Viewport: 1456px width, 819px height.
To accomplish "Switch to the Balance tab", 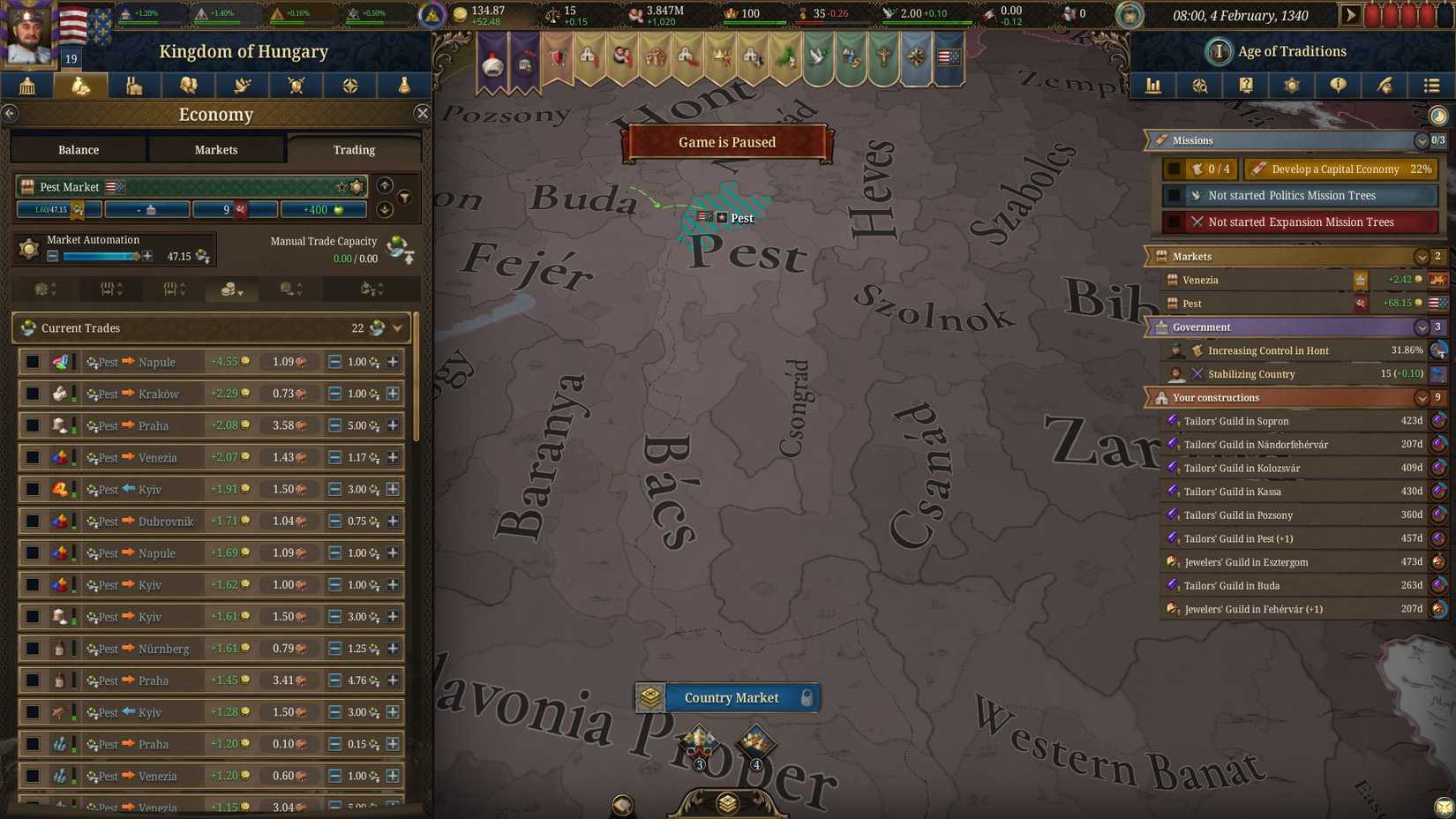I will 78,149.
